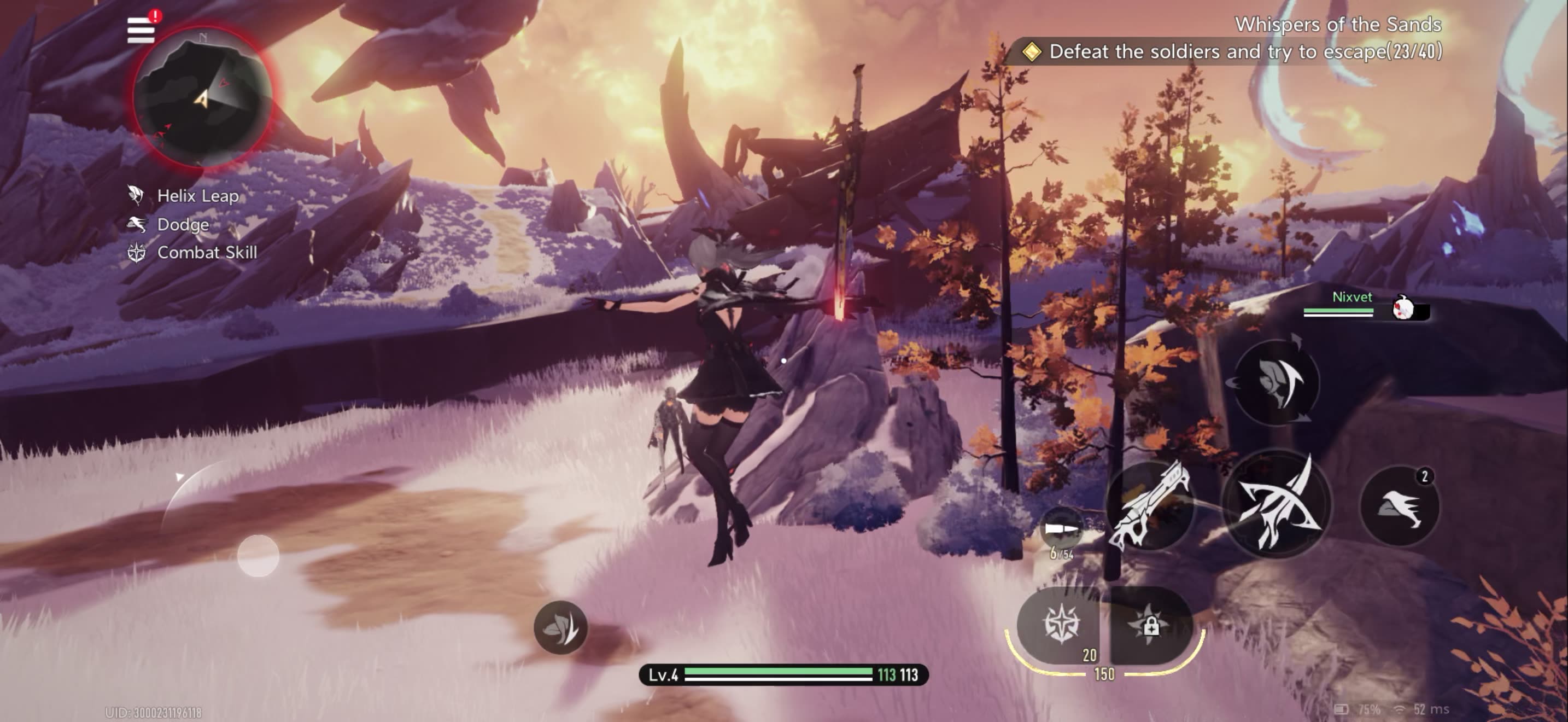Open the circular minimap
The height and width of the screenshot is (722, 1568).
click(x=203, y=97)
